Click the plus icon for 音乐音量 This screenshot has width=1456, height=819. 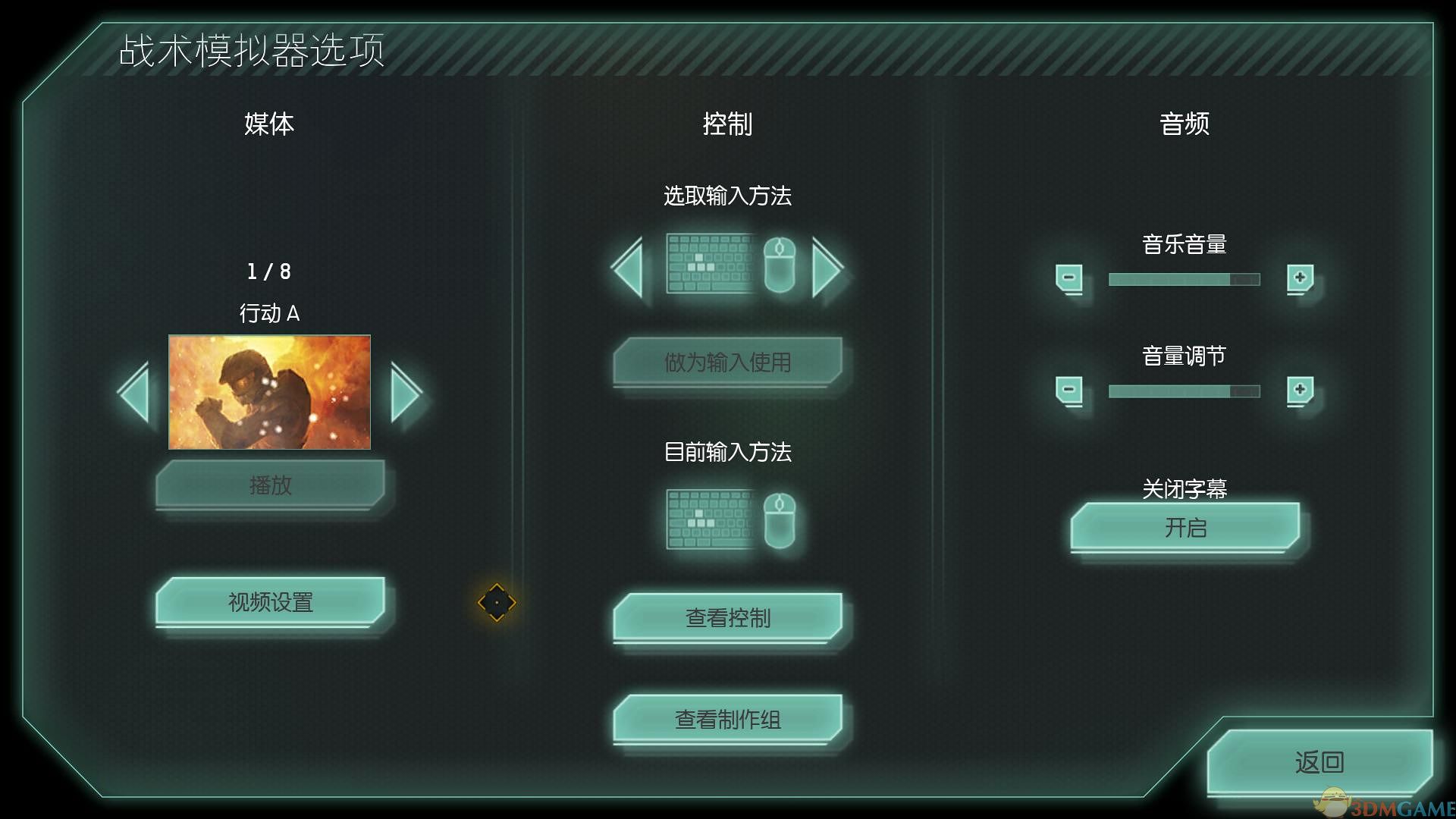(1300, 279)
